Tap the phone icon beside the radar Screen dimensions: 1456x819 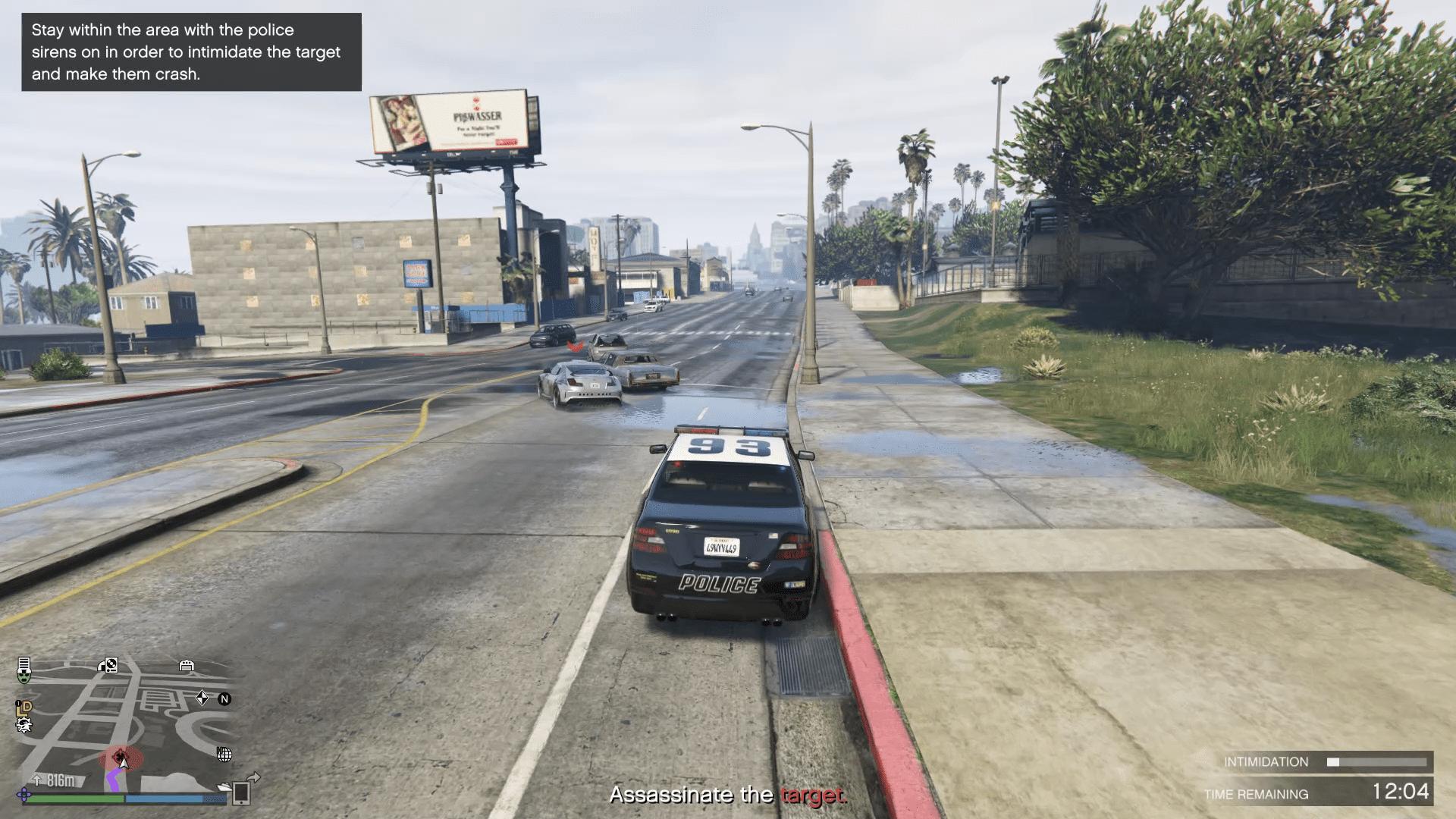242,794
